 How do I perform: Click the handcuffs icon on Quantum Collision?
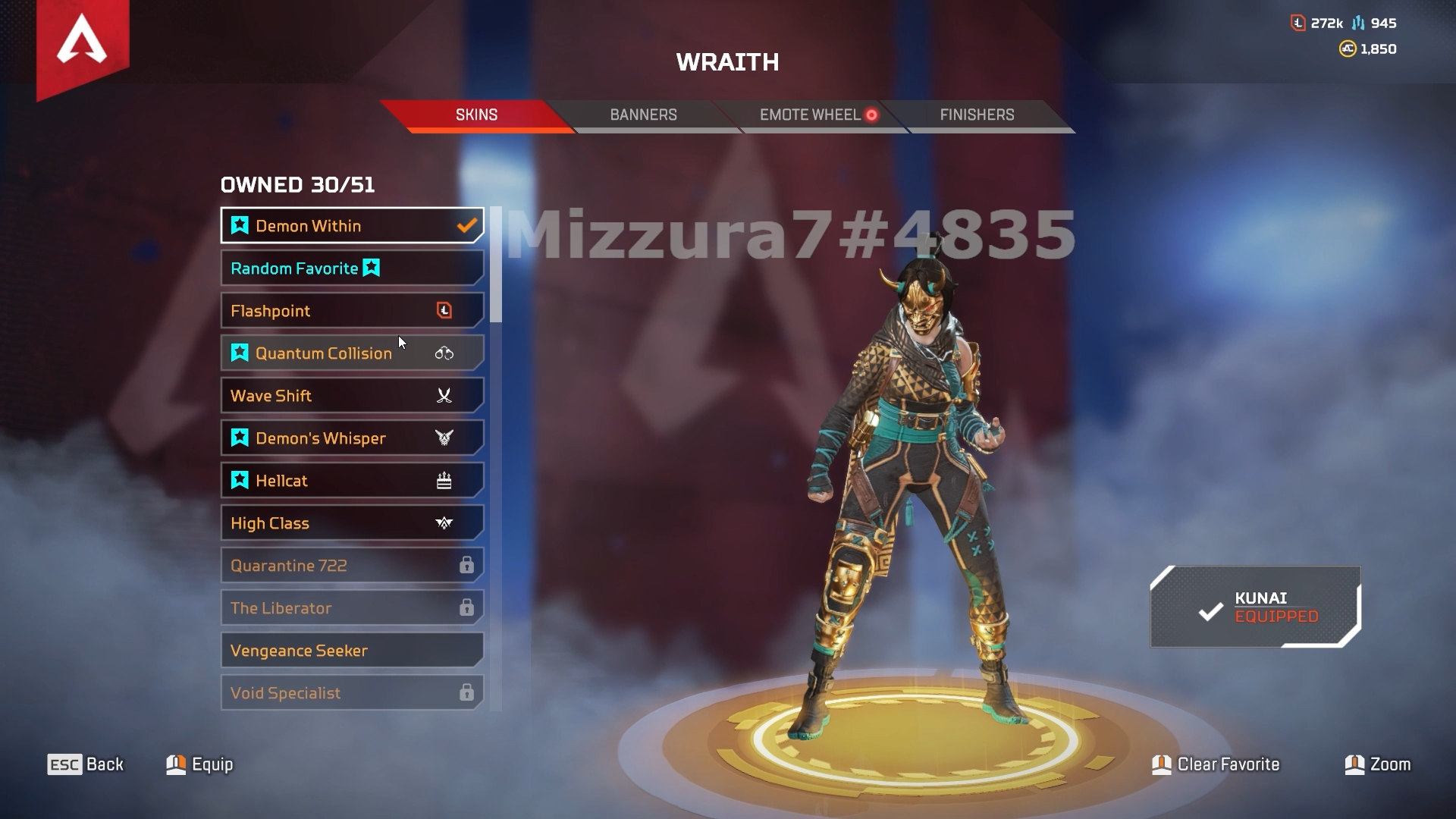445,353
